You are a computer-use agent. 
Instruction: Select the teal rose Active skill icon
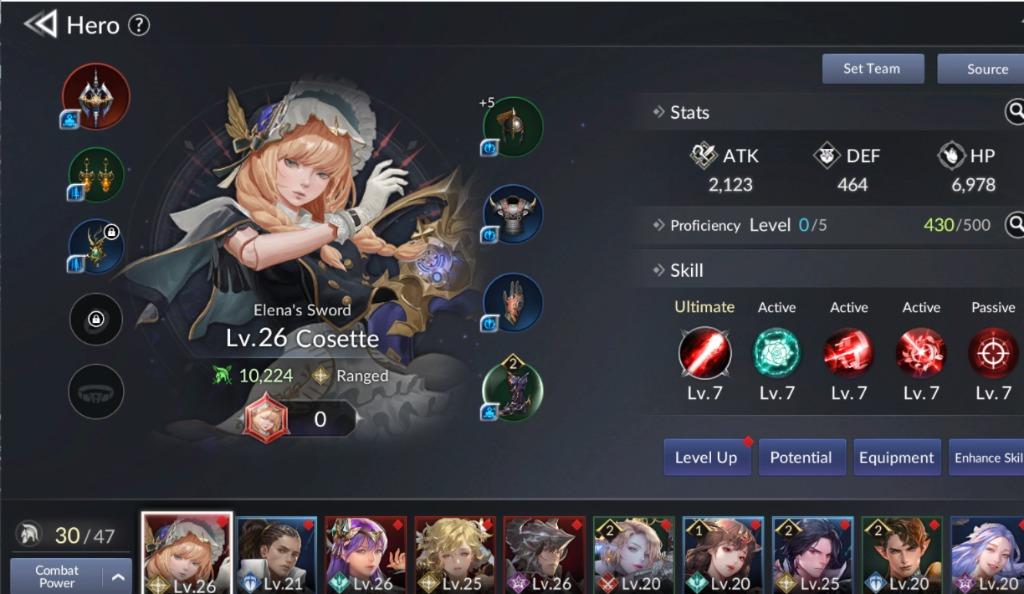tap(777, 353)
